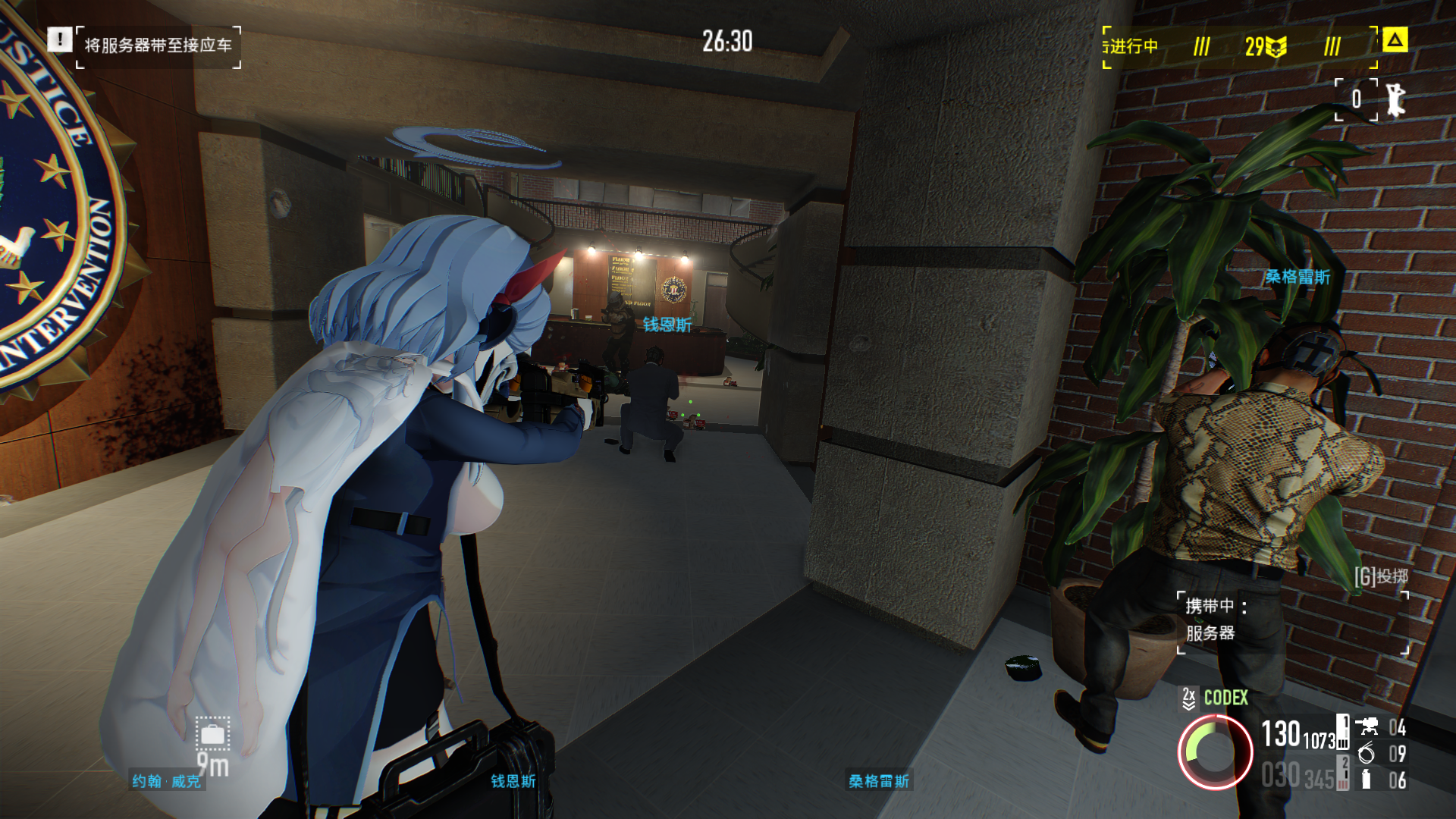Click the briefcase waypoint marker
1456x819 pixels.
(212, 734)
